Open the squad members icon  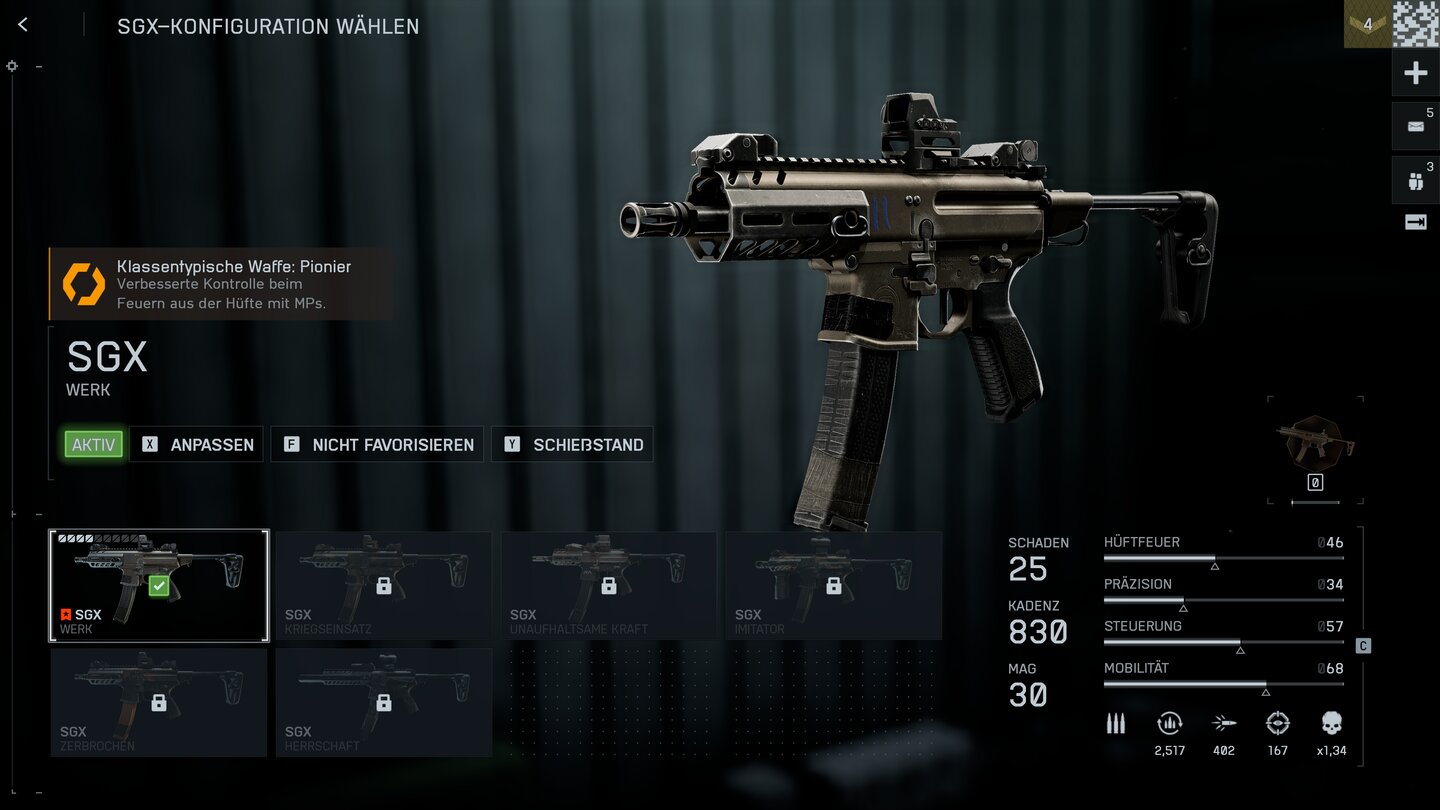pos(1415,181)
